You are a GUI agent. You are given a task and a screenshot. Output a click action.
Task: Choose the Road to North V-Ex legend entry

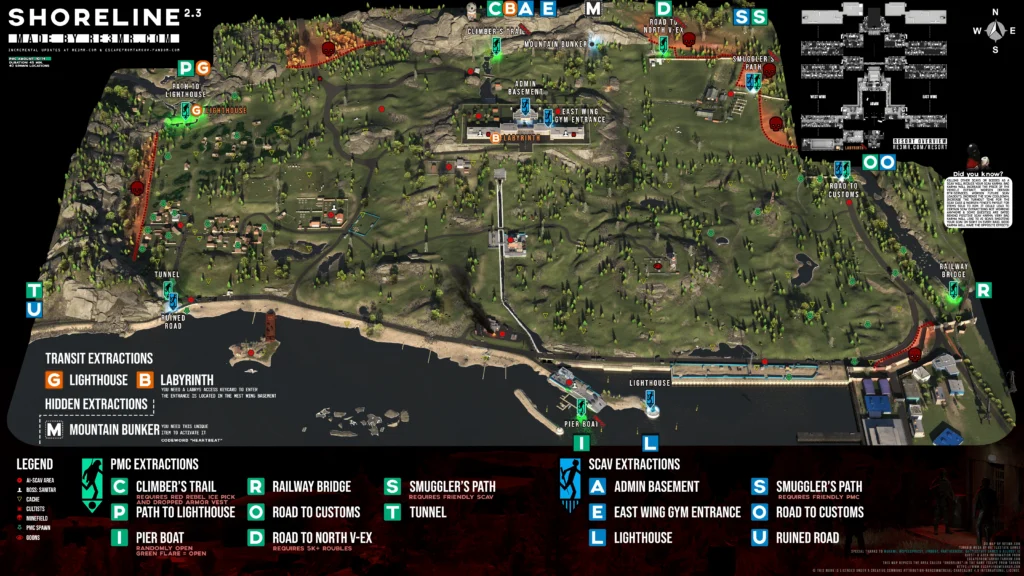(x=321, y=538)
